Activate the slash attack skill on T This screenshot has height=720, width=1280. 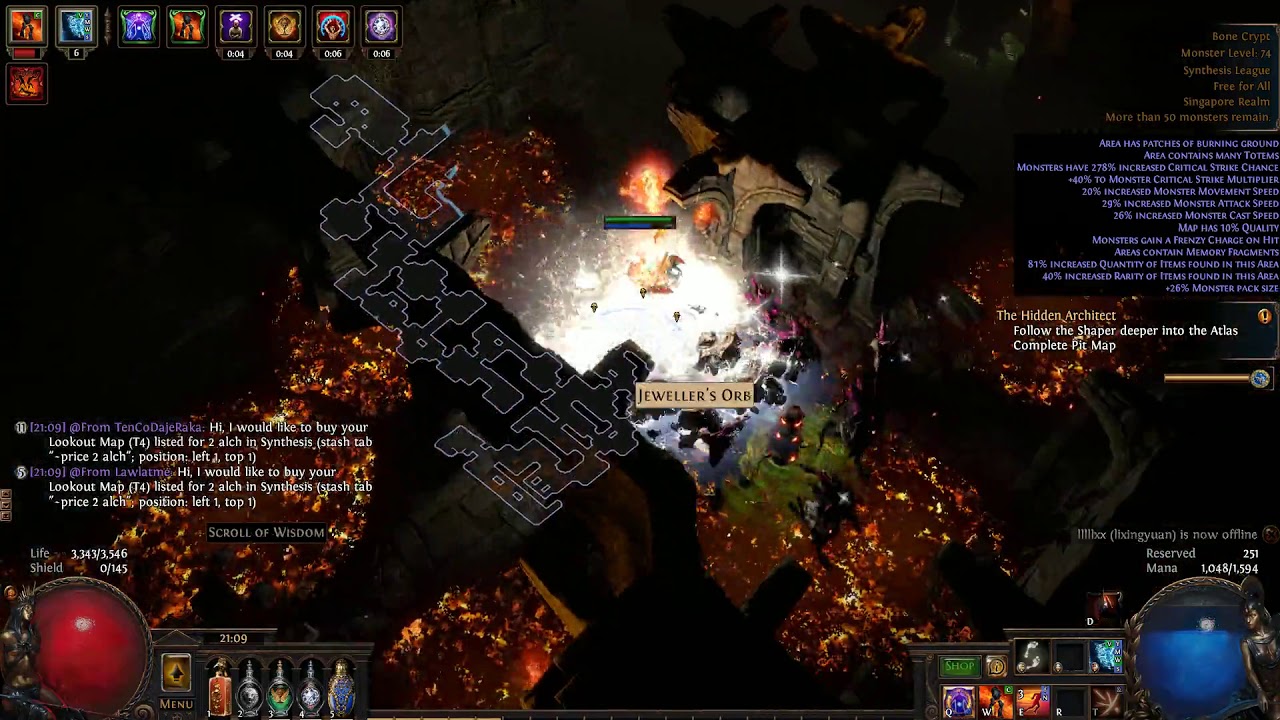(x=1106, y=702)
